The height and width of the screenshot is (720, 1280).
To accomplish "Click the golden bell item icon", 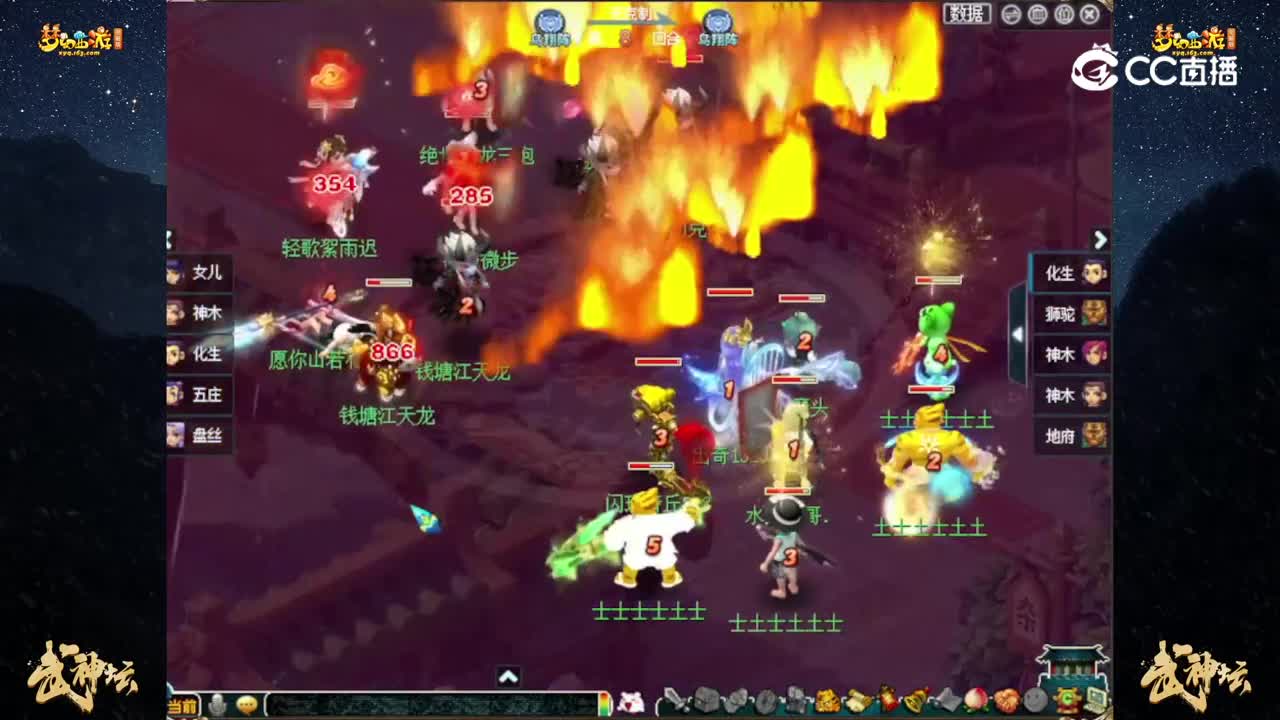I will pos(915,702).
